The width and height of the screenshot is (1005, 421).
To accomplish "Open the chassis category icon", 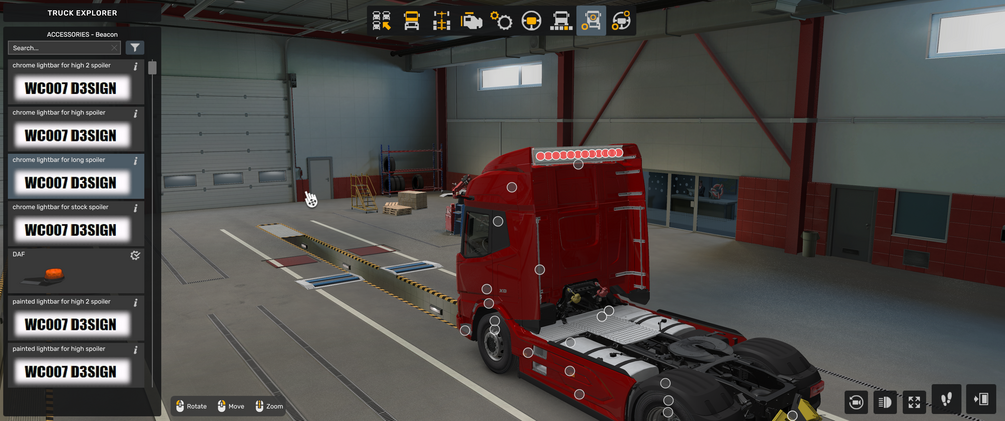I will coord(441,20).
